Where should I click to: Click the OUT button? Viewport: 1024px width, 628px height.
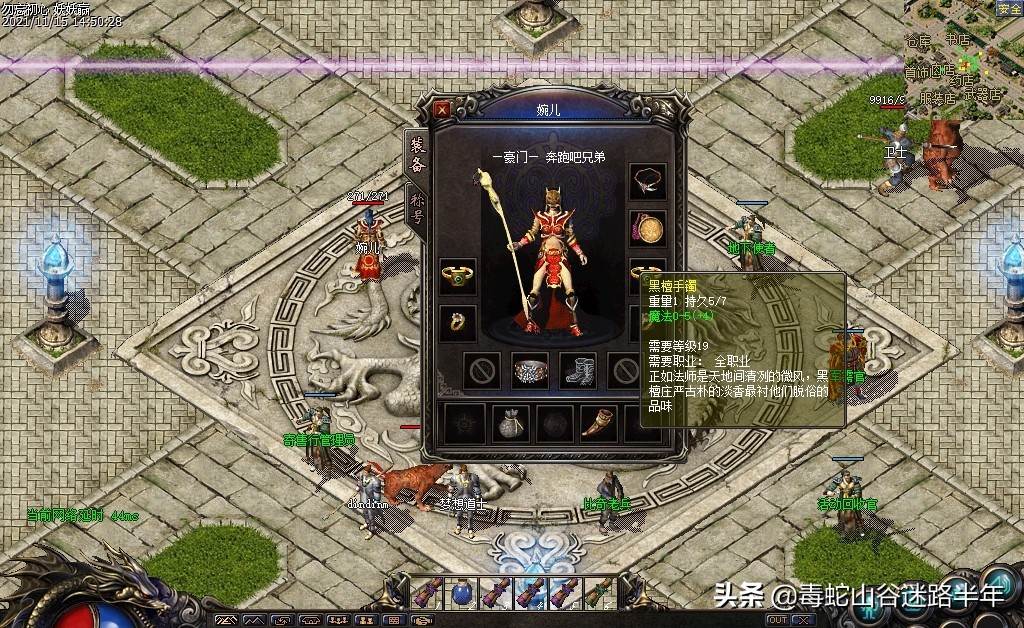coord(777,620)
